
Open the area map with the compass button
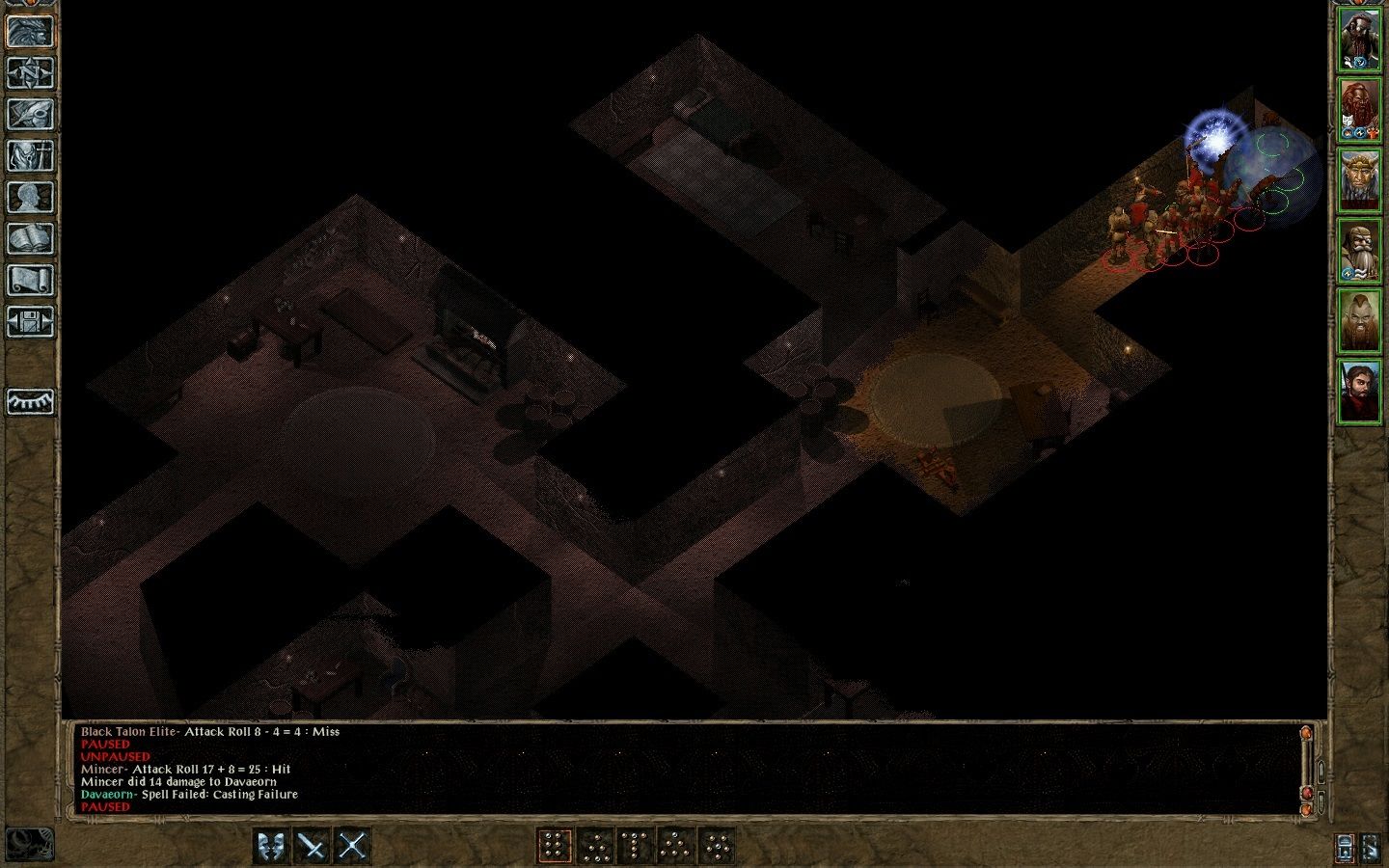[x=30, y=73]
